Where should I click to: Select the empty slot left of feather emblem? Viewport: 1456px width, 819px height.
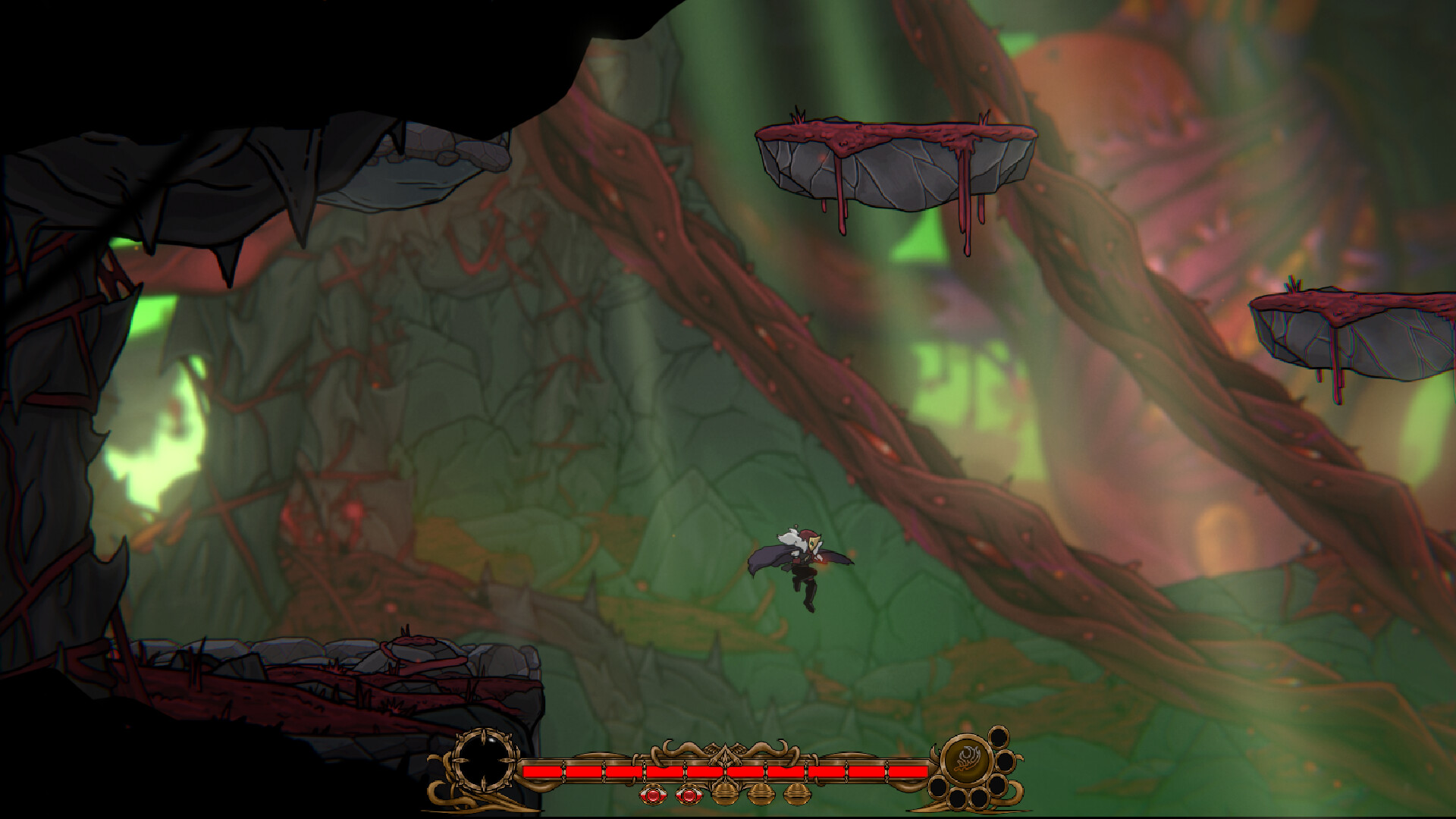pyautogui.click(x=938, y=786)
